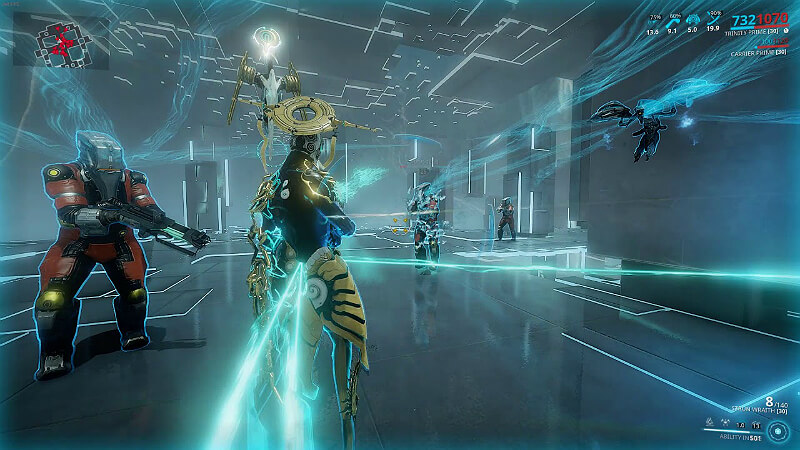Activate the ability icon on cooldown showing 13
Screen dimensions: 800x450
pos(755,424)
